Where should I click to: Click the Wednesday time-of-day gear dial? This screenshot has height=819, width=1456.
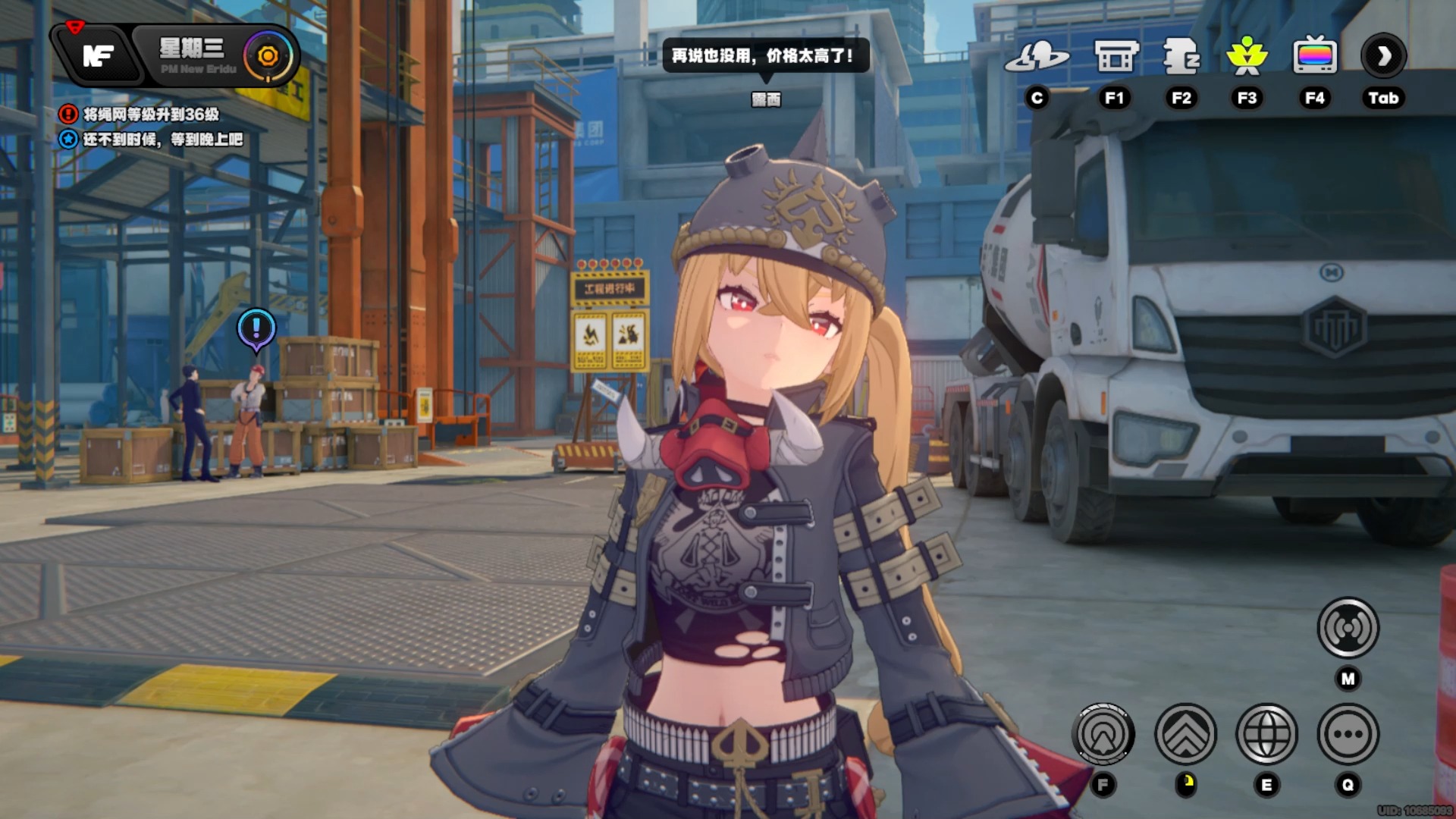point(268,56)
